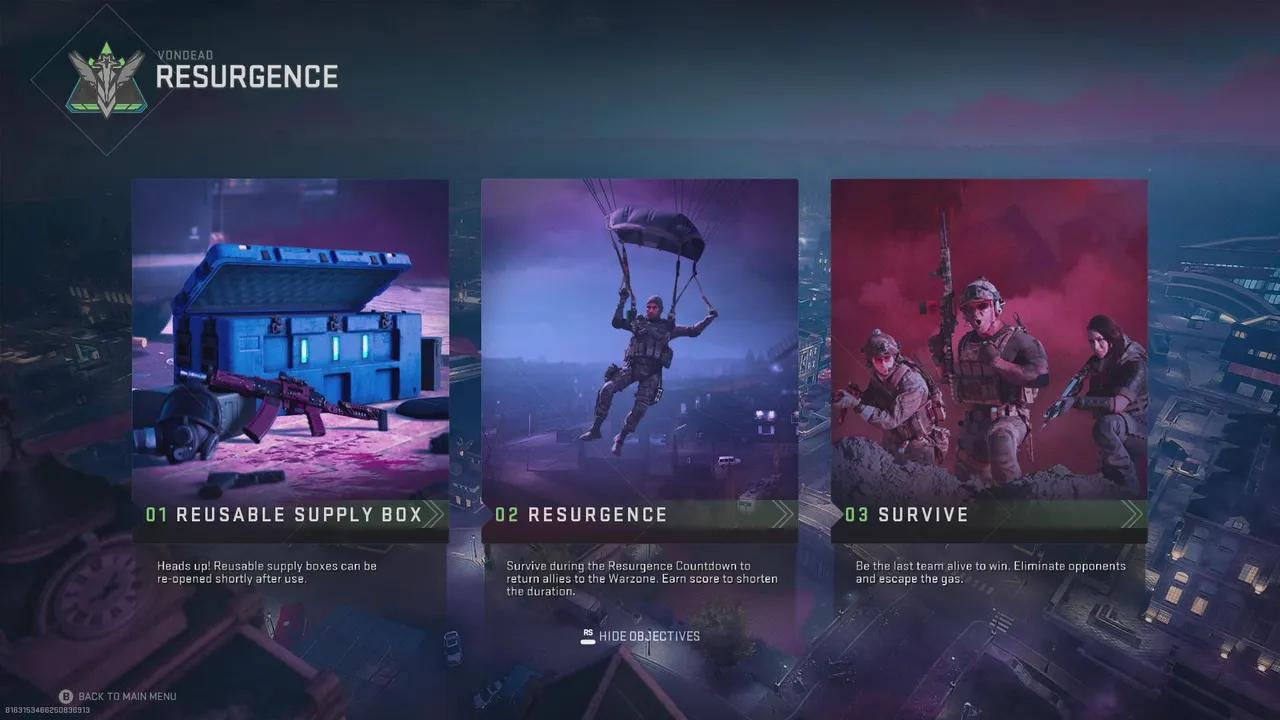Expand the chevron on the Survive card
Image resolution: width=1280 pixels, height=720 pixels.
pos(1135,515)
